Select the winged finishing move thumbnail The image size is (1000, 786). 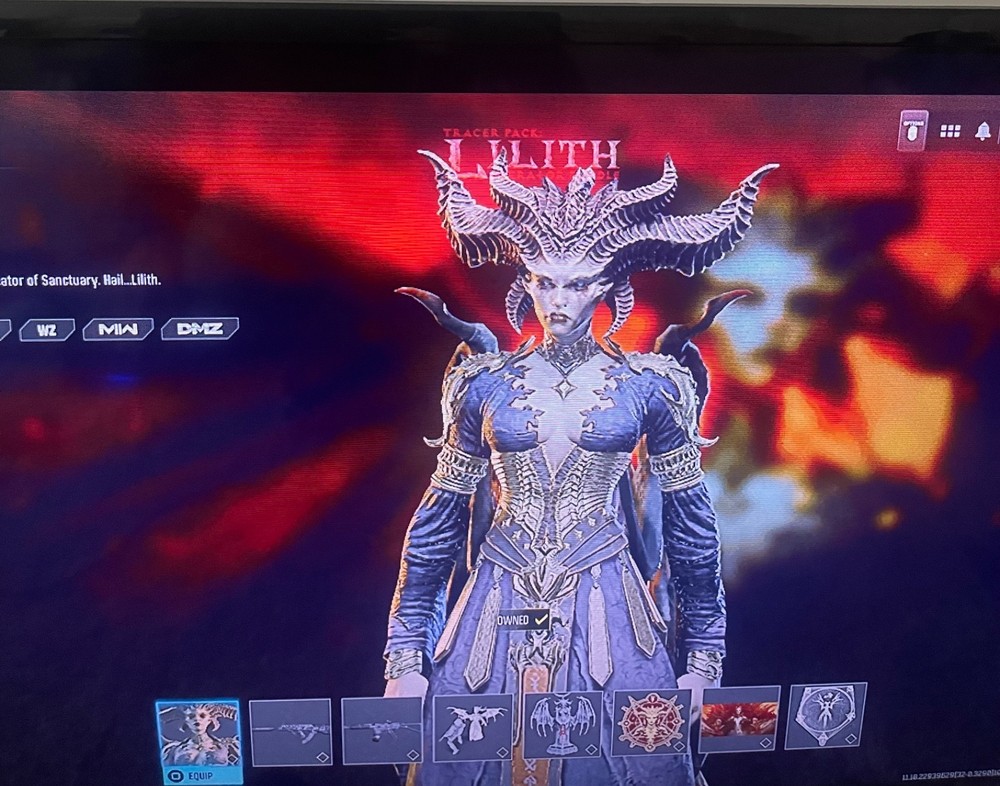pos(473,727)
